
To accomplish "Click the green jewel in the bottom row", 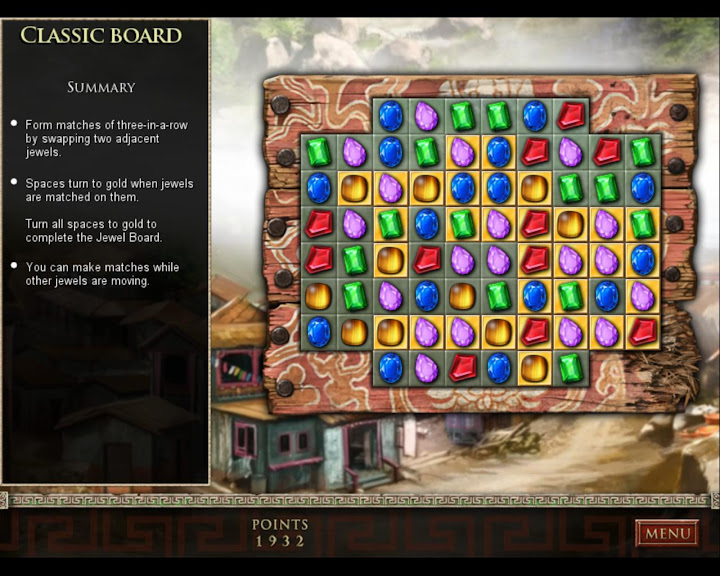I will (571, 368).
